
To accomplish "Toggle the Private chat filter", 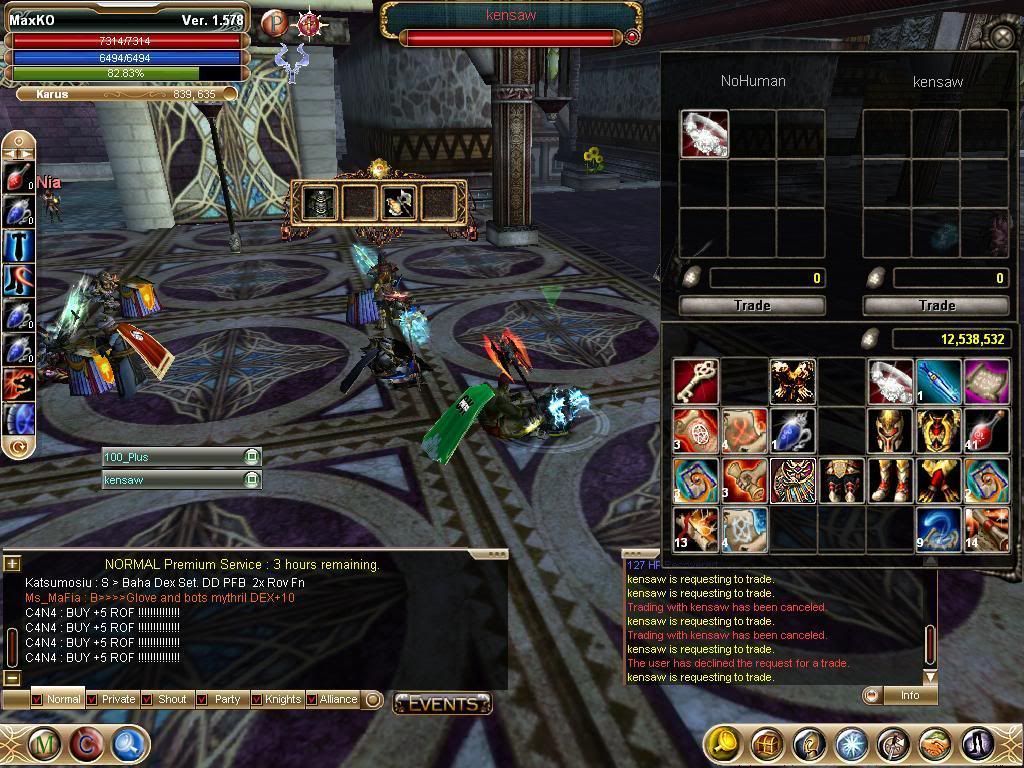I will tap(92, 699).
